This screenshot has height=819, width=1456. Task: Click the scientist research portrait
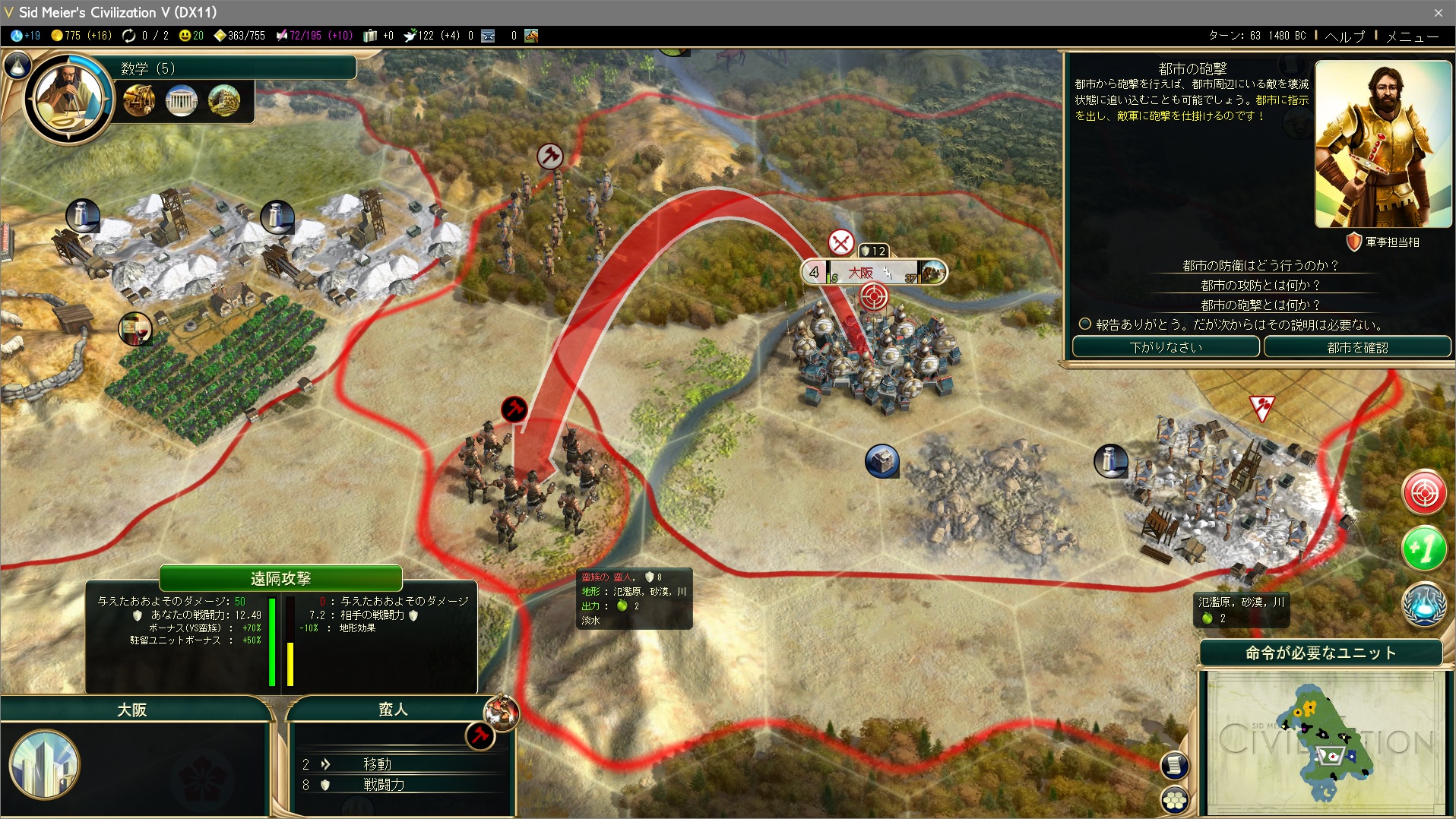69,98
